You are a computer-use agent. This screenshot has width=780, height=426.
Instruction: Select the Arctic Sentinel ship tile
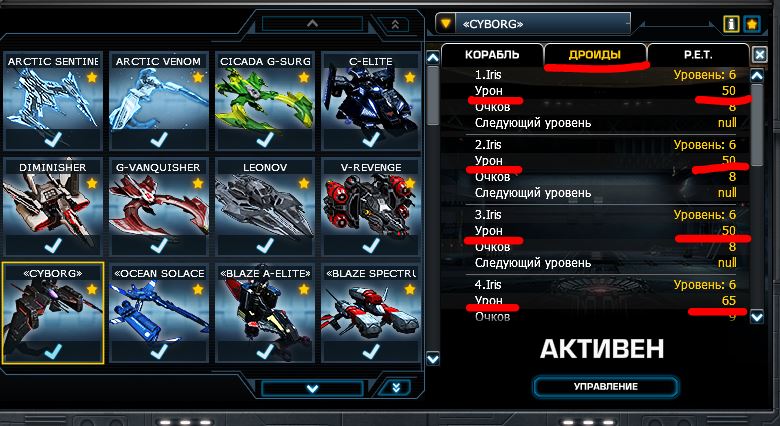click(50, 105)
